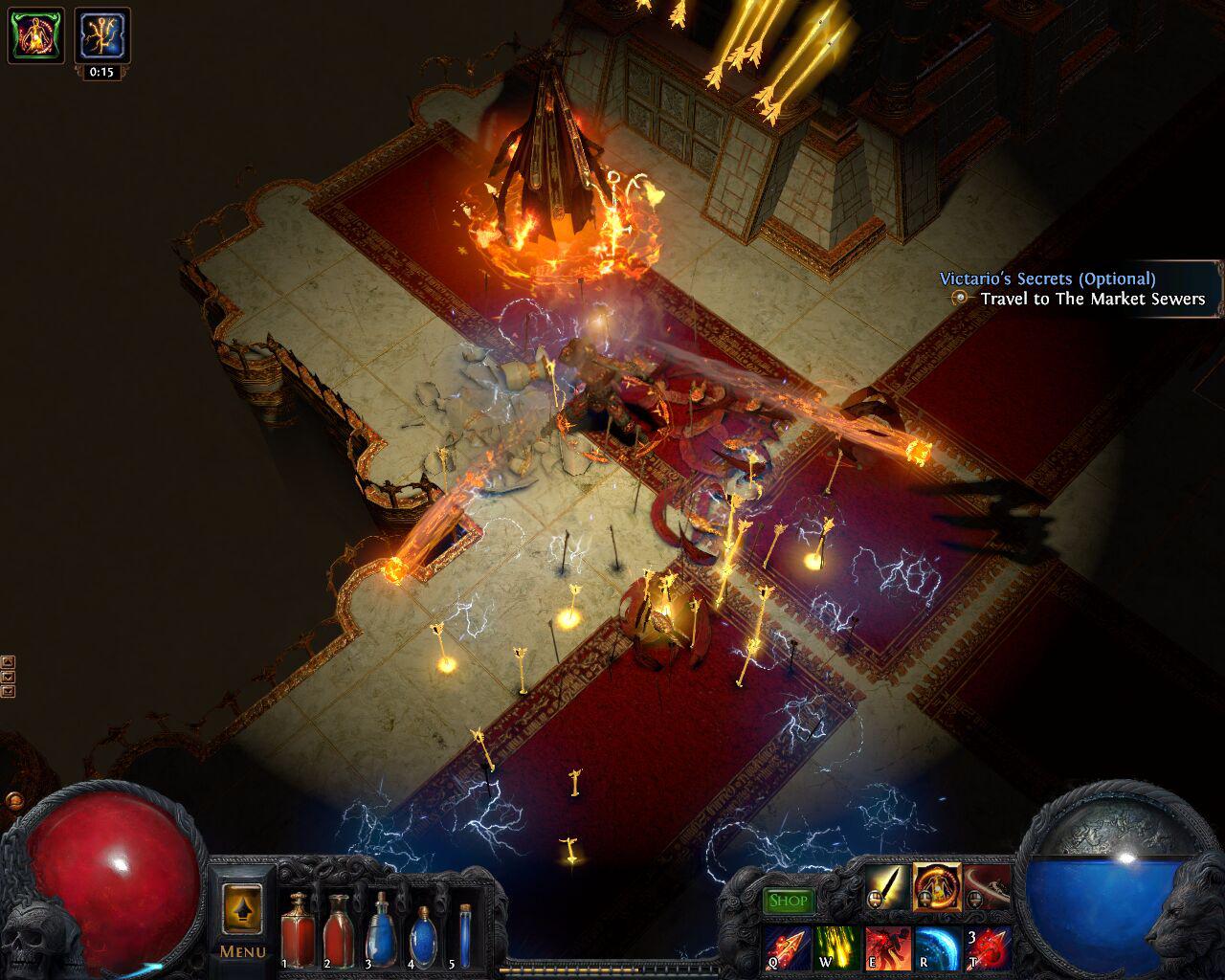The width and height of the screenshot is (1225, 980).
Task: Drink the third slot blue mana flask
Action: click(x=381, y=930)
